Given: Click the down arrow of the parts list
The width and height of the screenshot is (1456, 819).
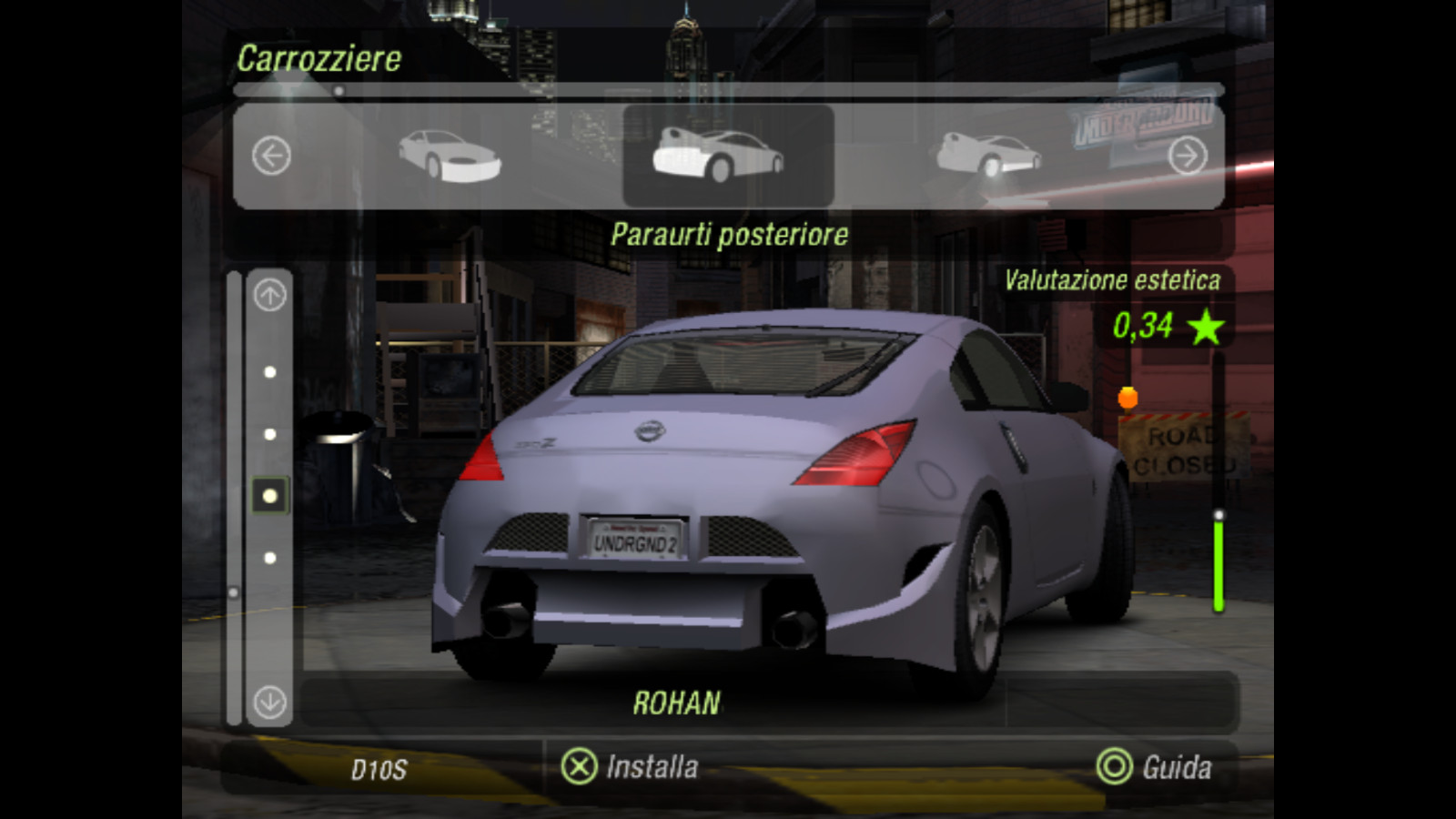Looking at the screenshot, I should [270, 702].
